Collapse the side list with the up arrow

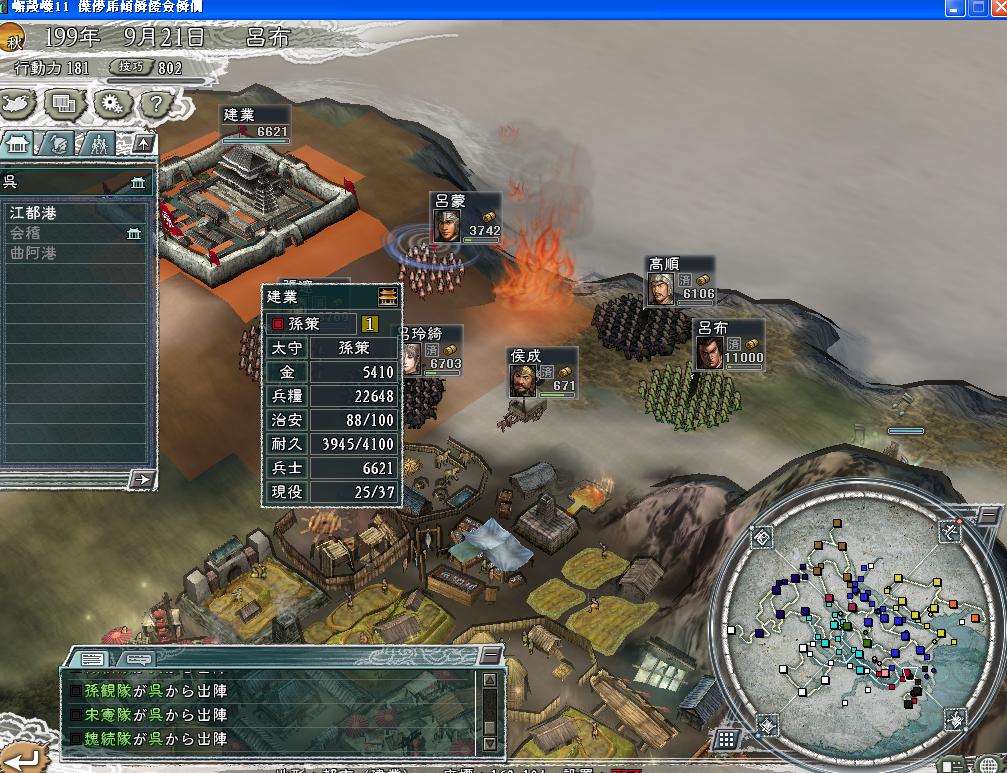pyautogui.click(x=143, y=143)
